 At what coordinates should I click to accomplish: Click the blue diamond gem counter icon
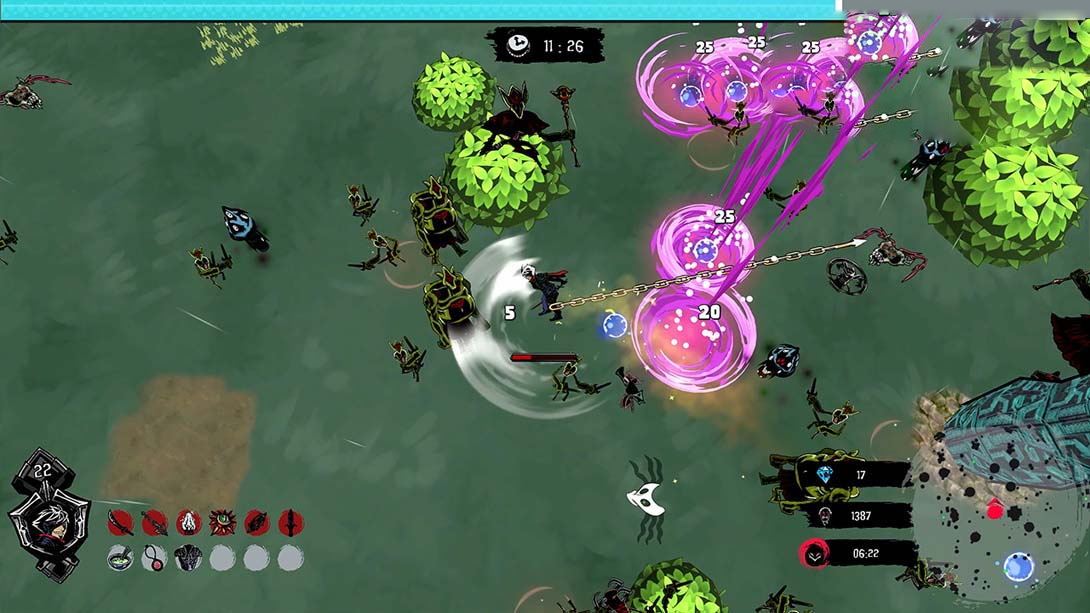(824, 476)
